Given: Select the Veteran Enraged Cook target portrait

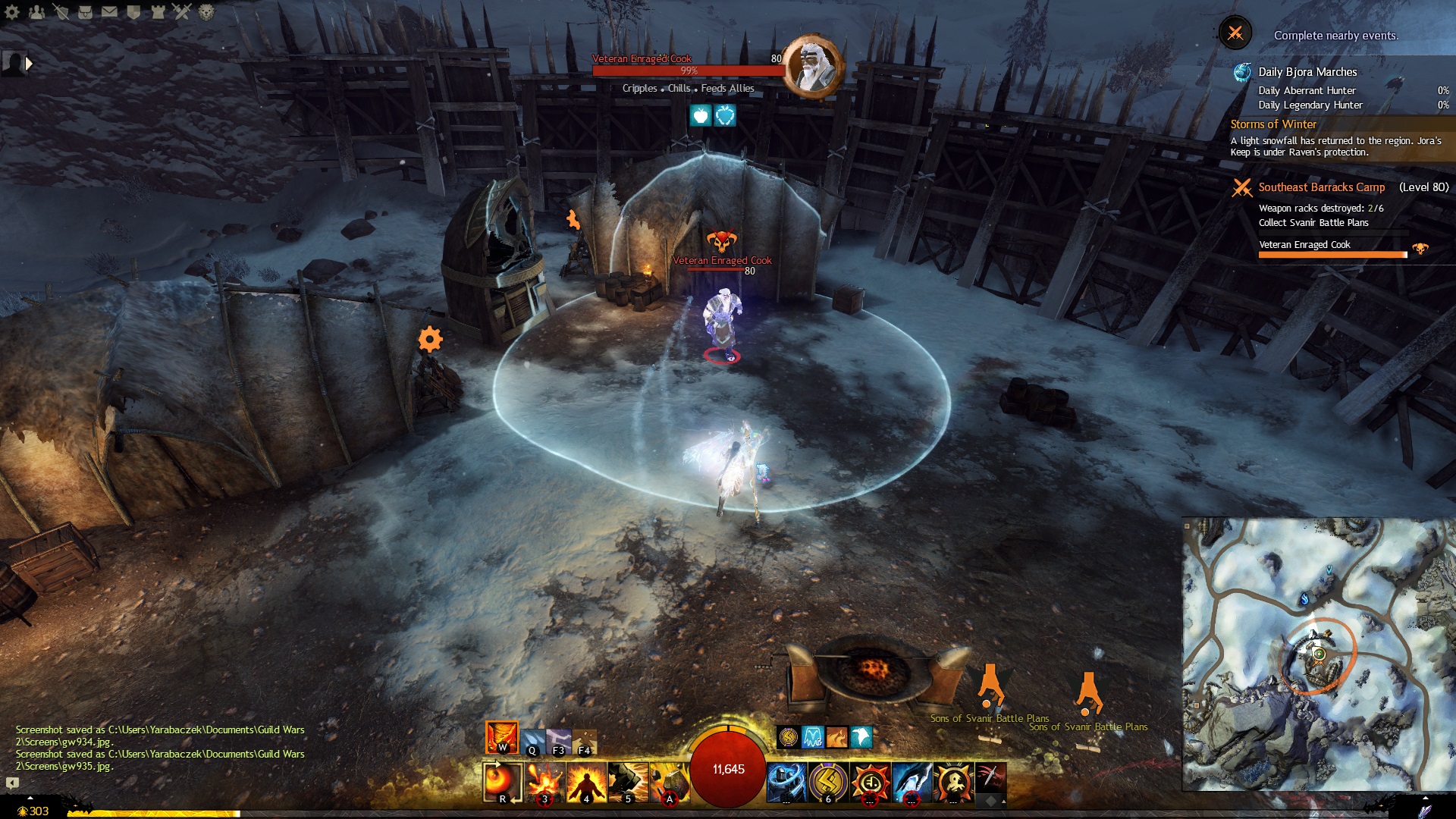Looking at the screenshot, I should coord(813,66).
